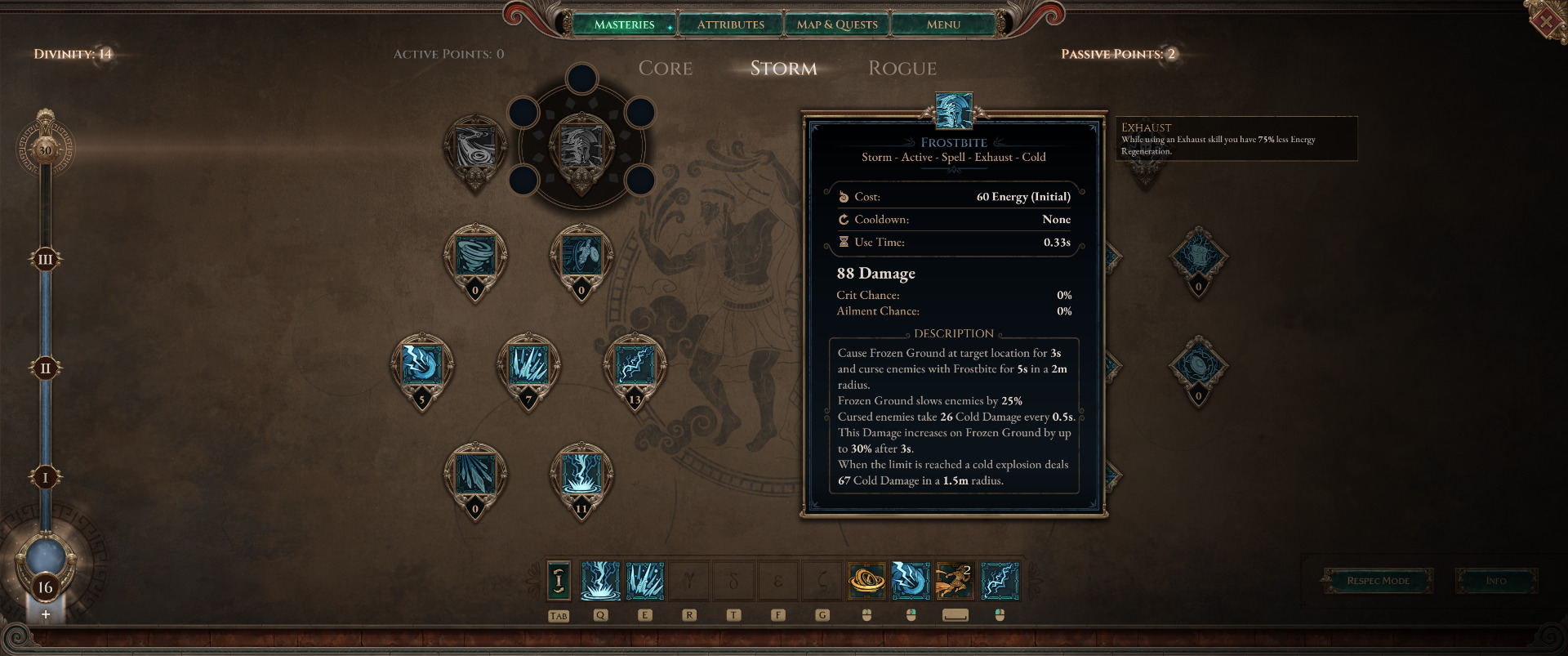The height and width of the screenshot is (656, 1568).
Task: Open the game Menu
Action: point(943,25)
